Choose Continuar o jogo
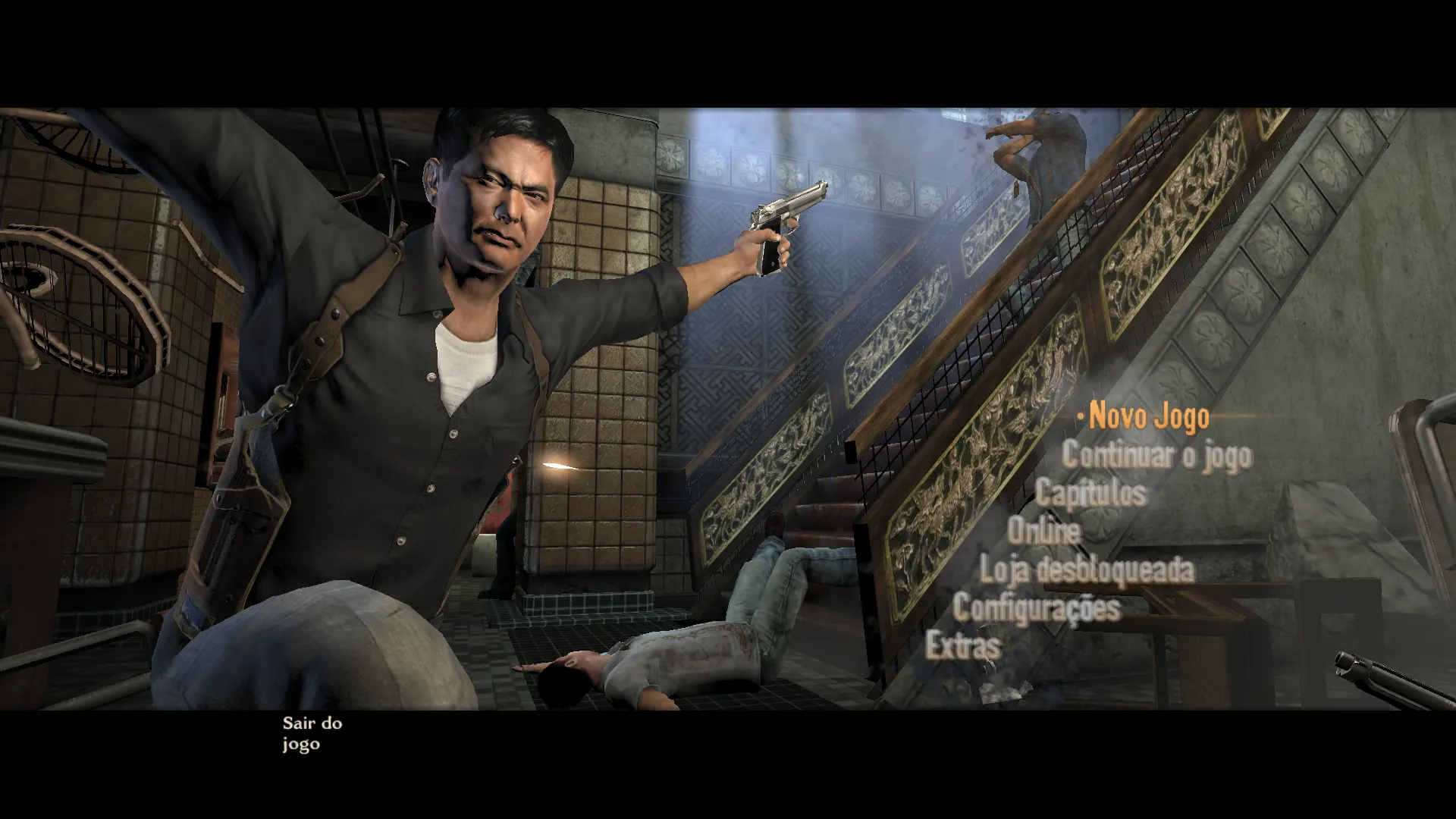1456x819 pixels. (1156, 455)
